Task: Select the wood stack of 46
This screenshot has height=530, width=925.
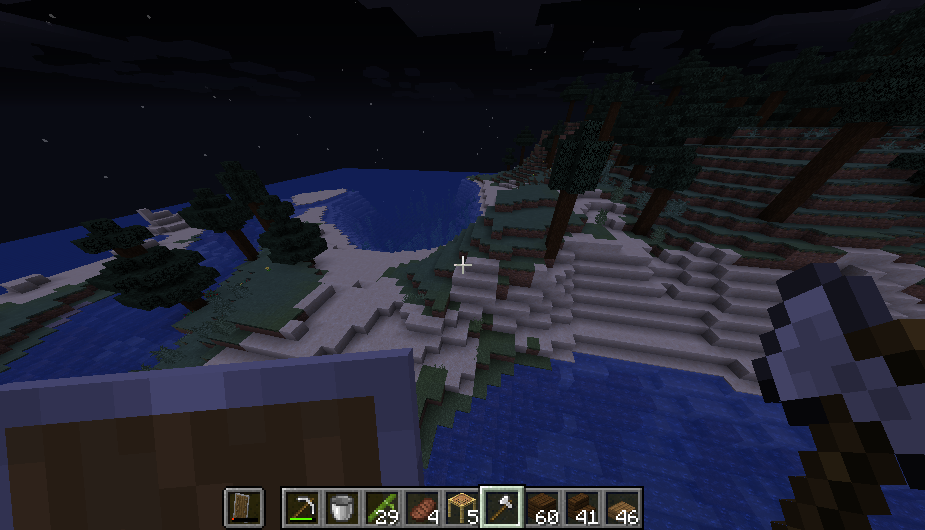Action: (621, 508)
